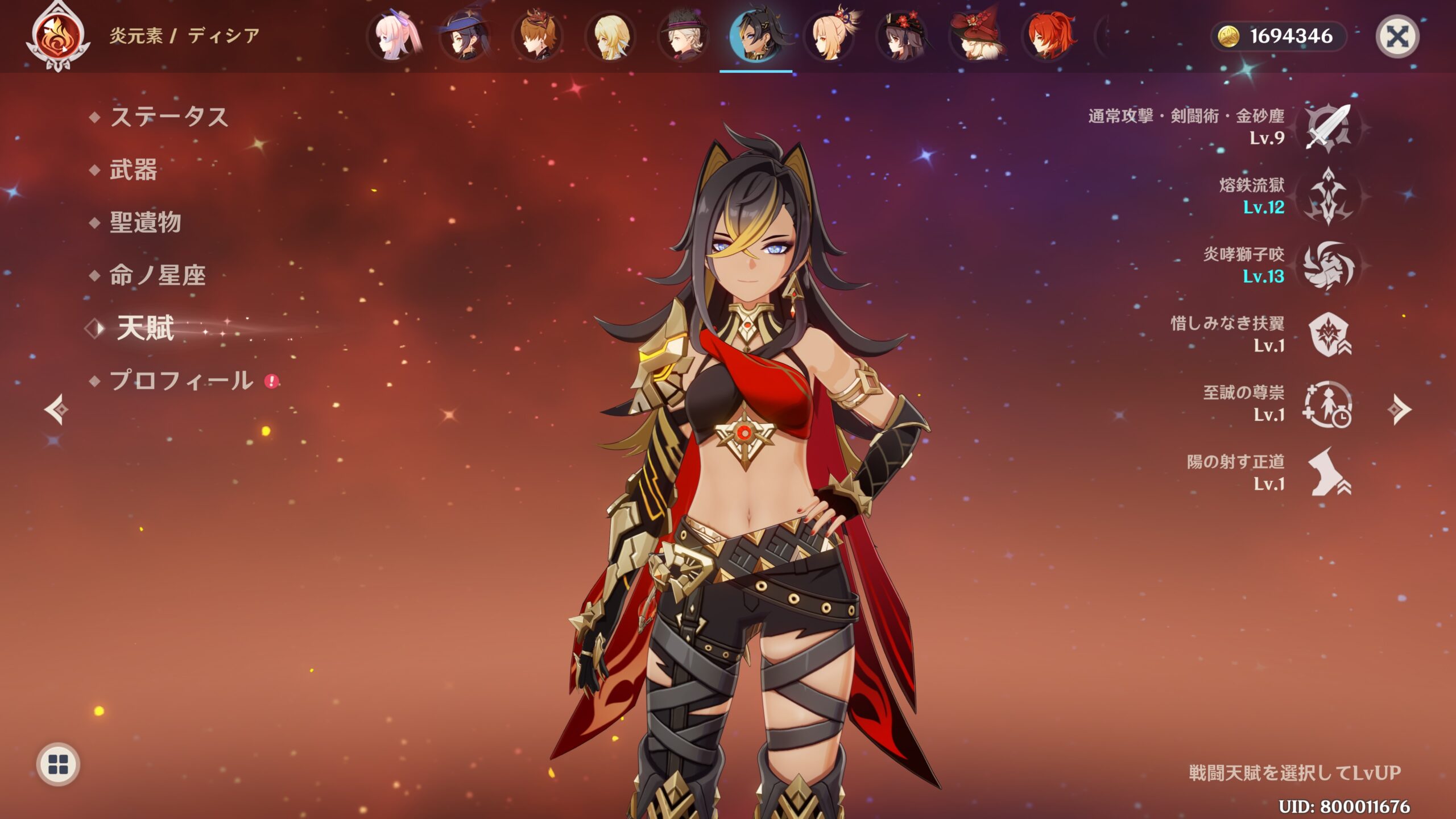Select the Pyro element emblem icon
Image resolution: width=1456 pixels, height=819 pixels.
pos(58,36)
